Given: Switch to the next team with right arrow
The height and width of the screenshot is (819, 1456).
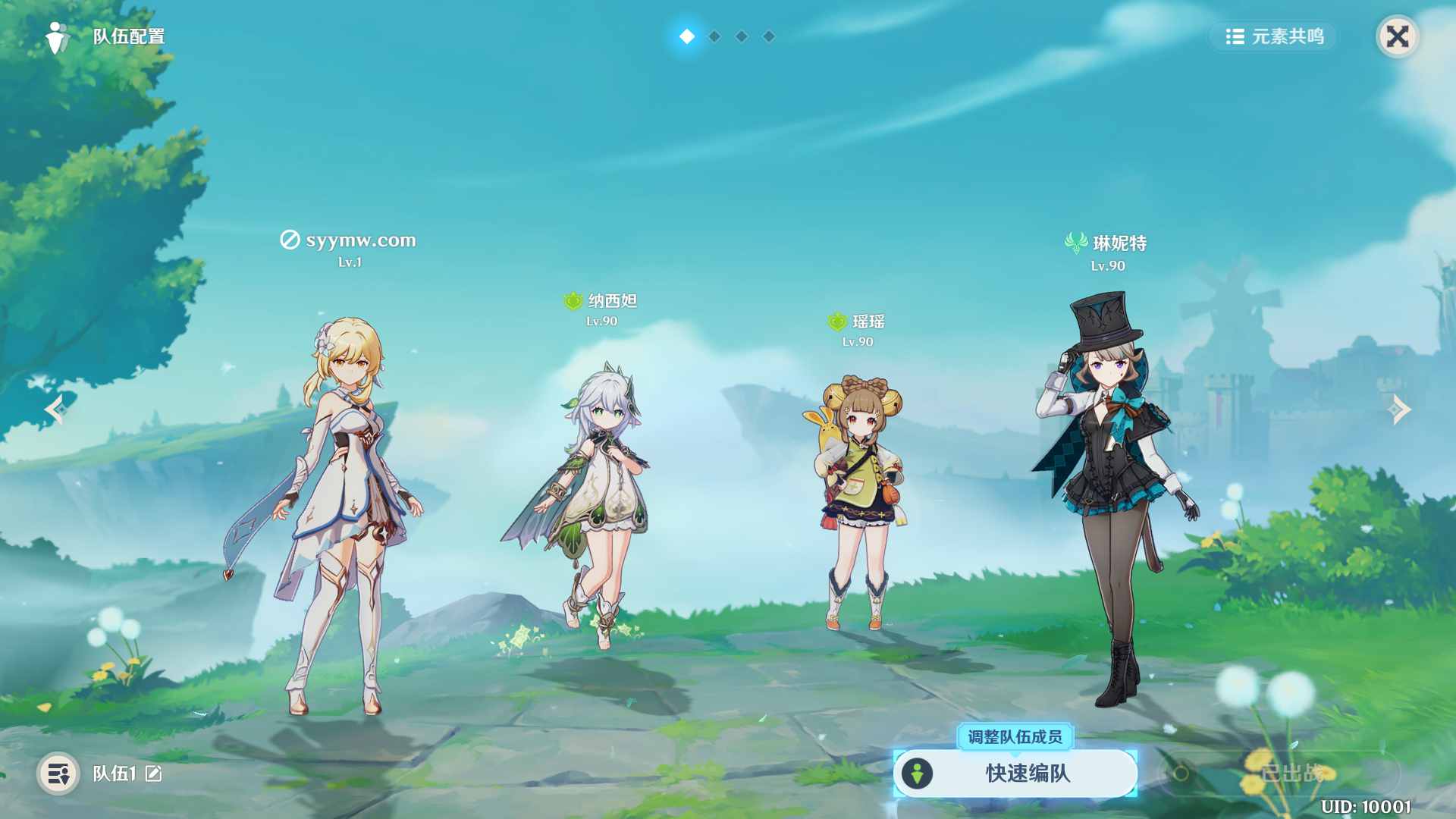Looking at the screenshot, I should 1399,409.
